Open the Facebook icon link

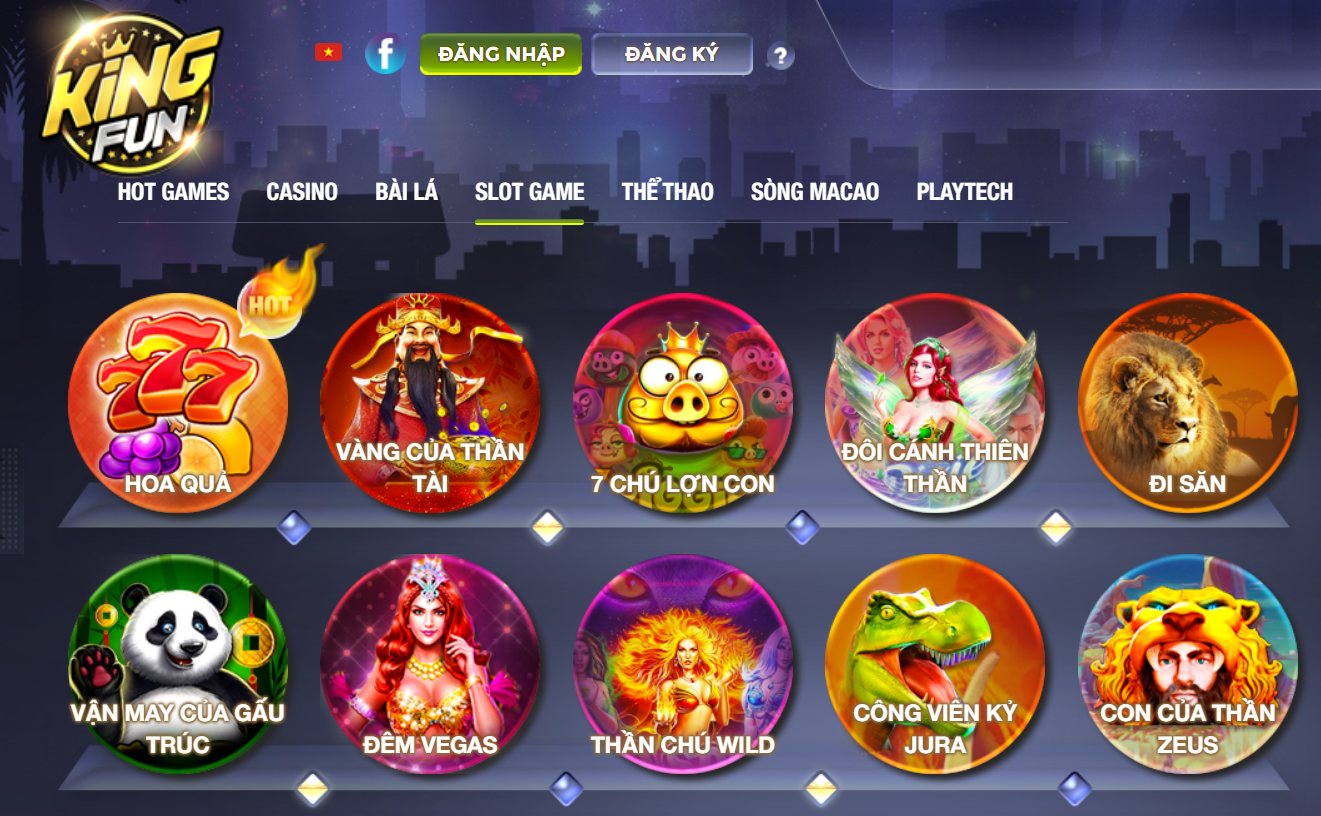pos(385,54)
